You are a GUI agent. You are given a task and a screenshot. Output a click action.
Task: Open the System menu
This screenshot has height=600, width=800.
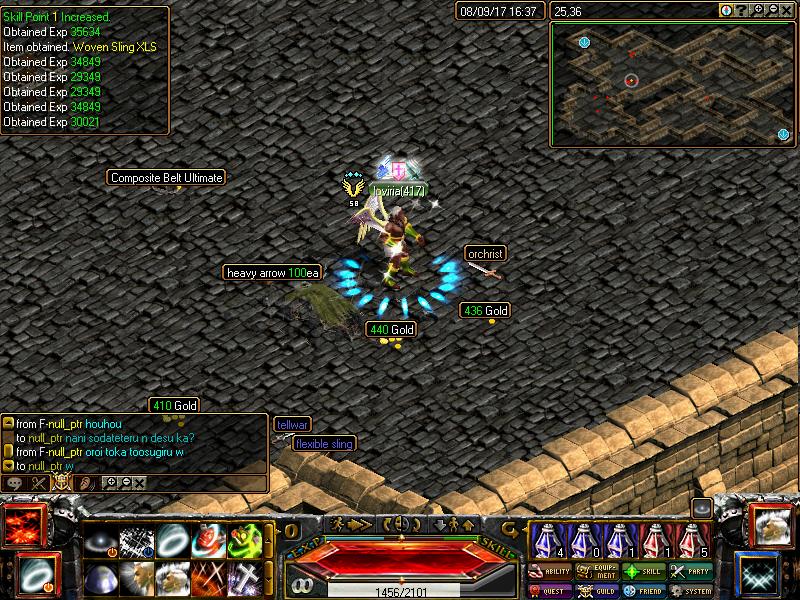[692, 591]
